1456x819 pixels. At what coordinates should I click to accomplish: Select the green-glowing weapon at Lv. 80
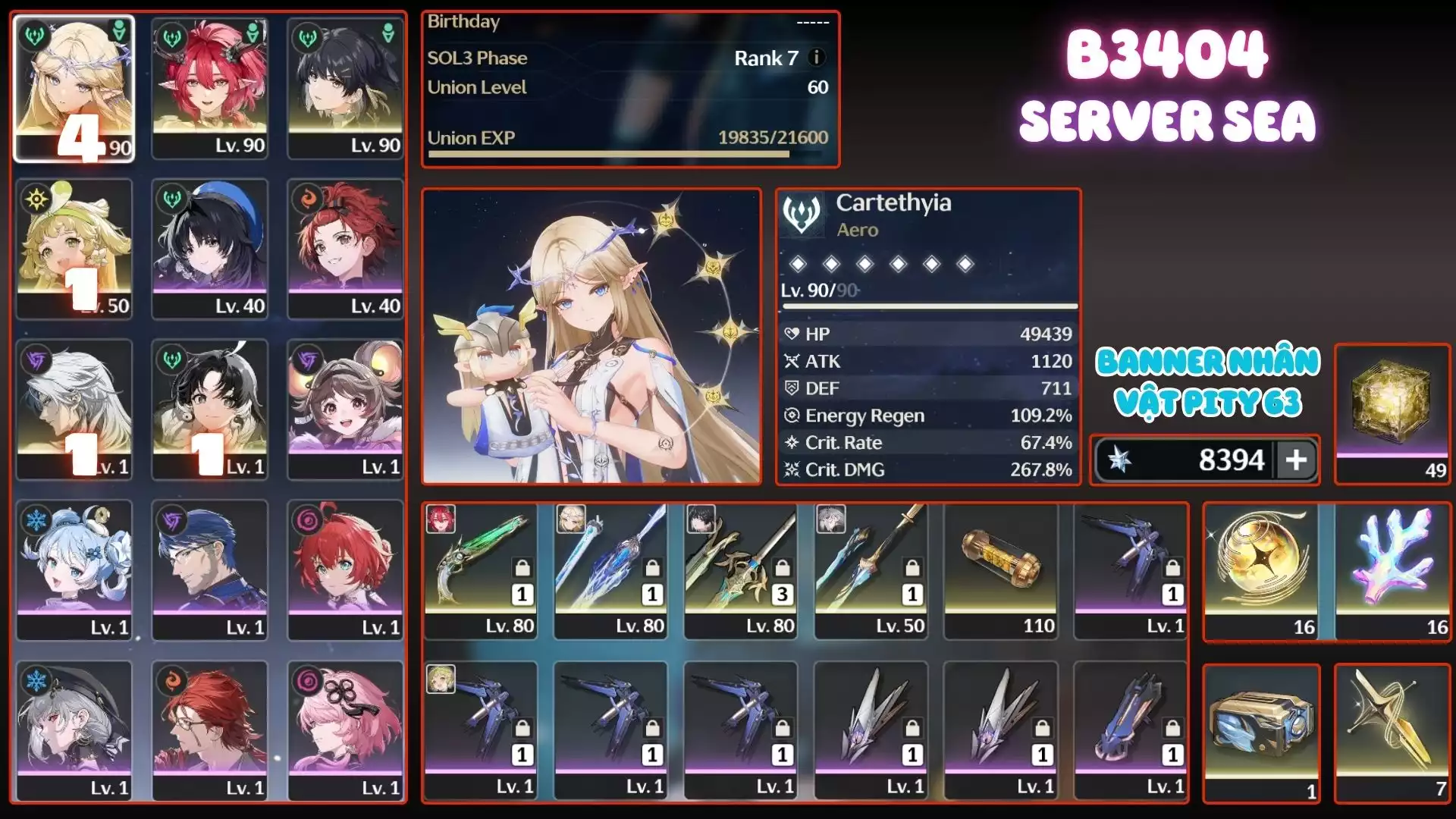point(480,570)
